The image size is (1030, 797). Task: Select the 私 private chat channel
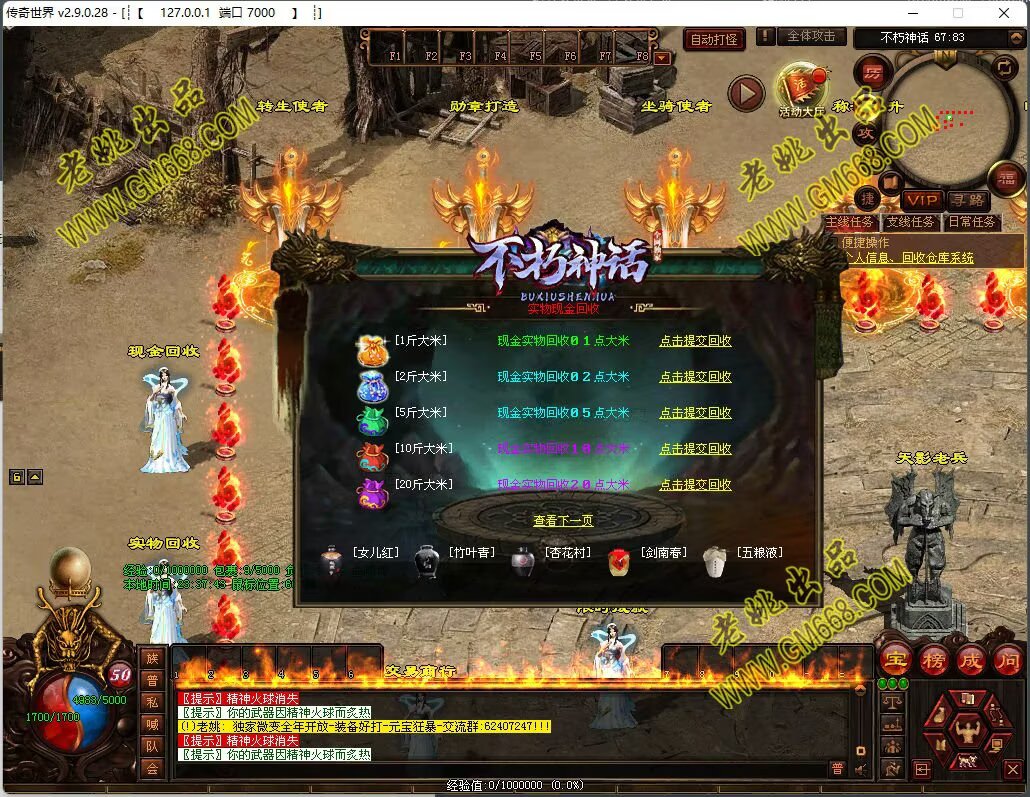coord(151,701)
